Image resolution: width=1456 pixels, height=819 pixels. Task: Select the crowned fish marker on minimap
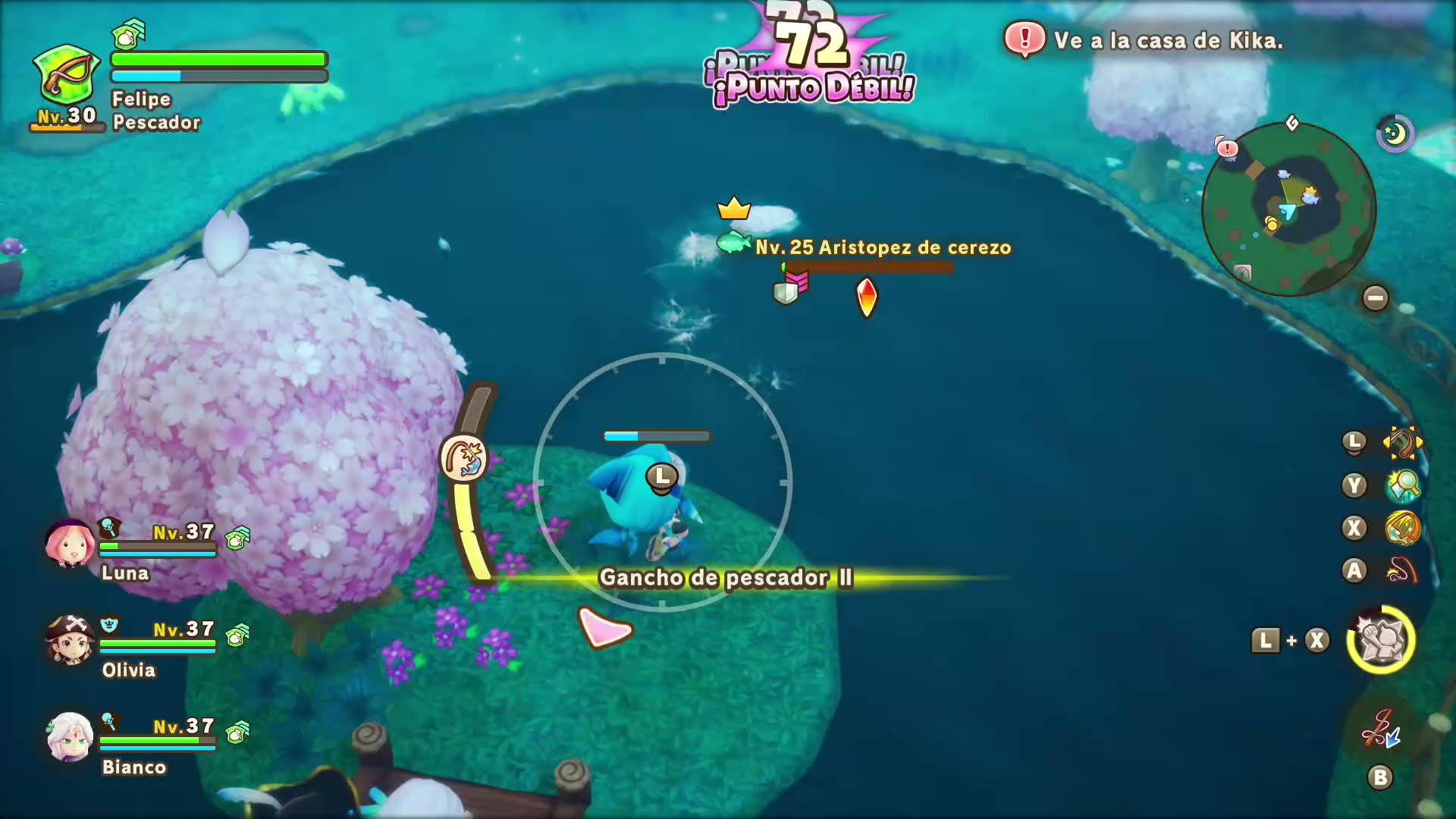[1310, 197]
